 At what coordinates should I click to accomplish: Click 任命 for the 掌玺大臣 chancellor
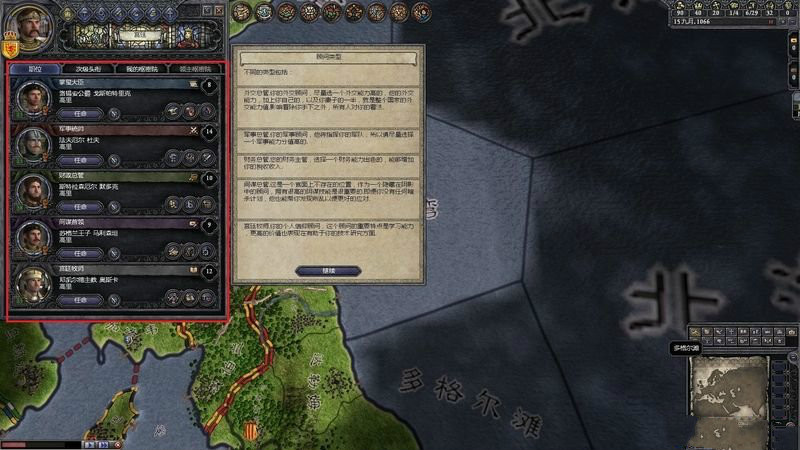84,114
